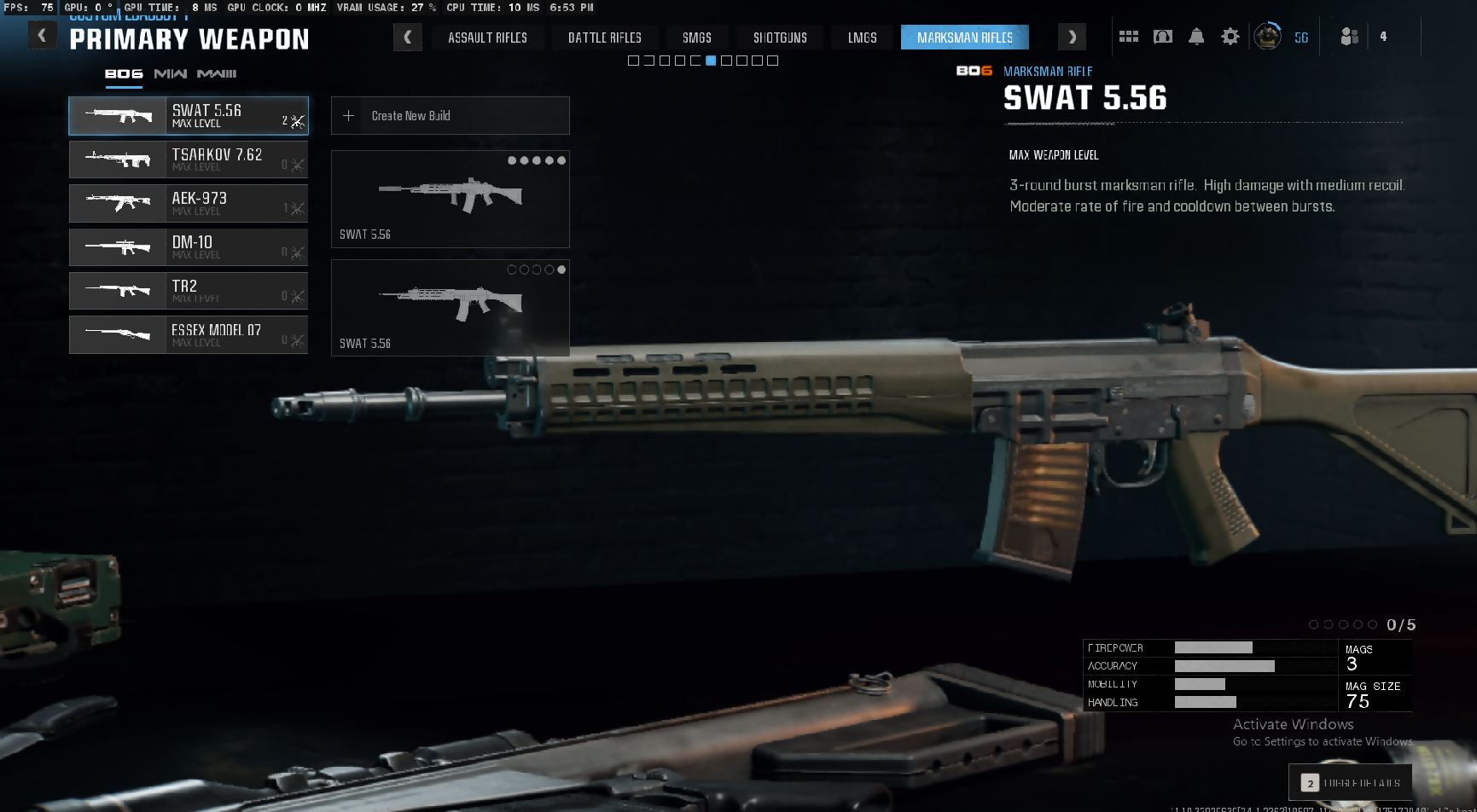
Task: Create New Build for this weapon
Action: pos(450,116)
